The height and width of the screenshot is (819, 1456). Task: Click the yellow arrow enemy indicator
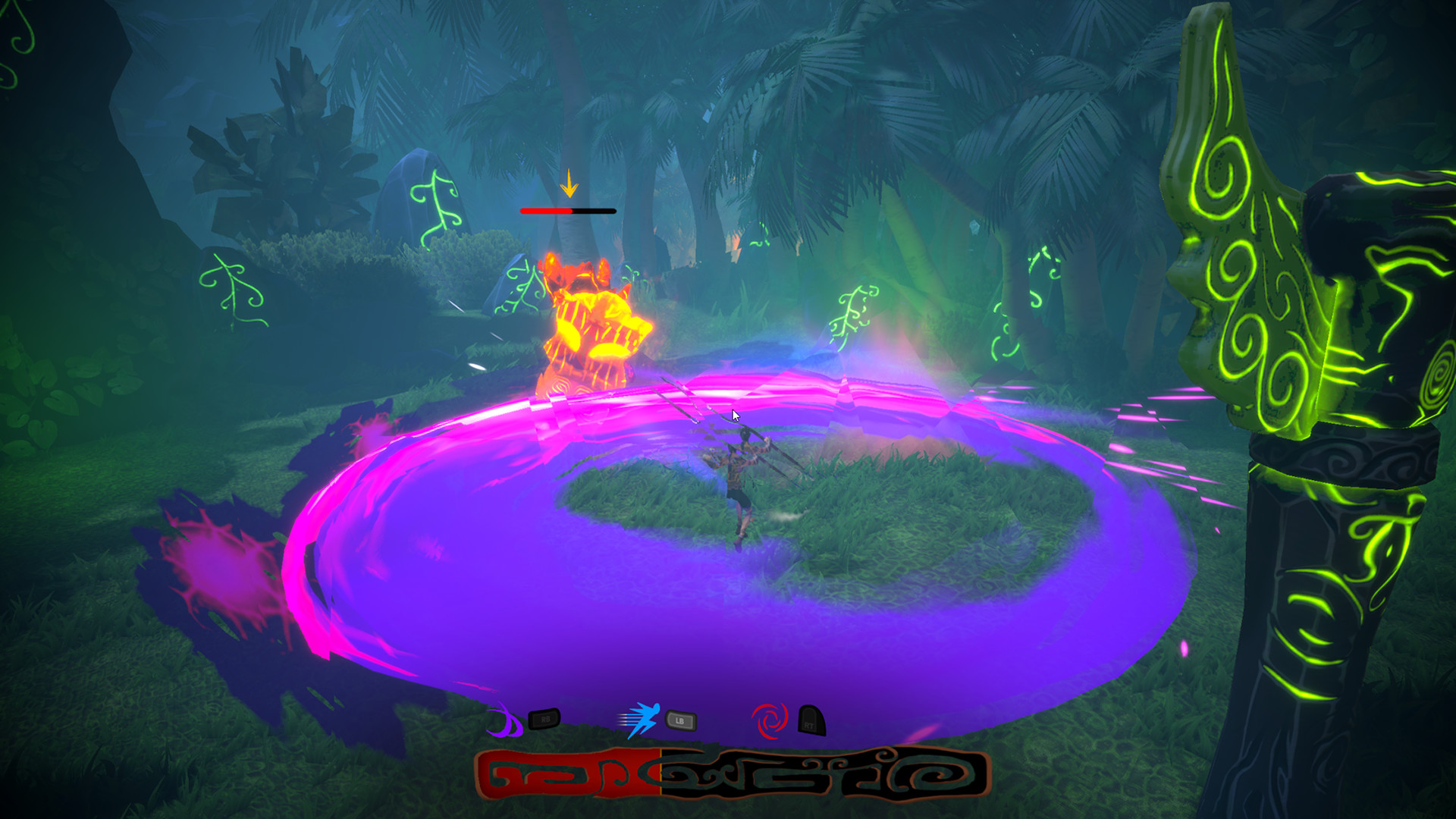tap(569, 184)
